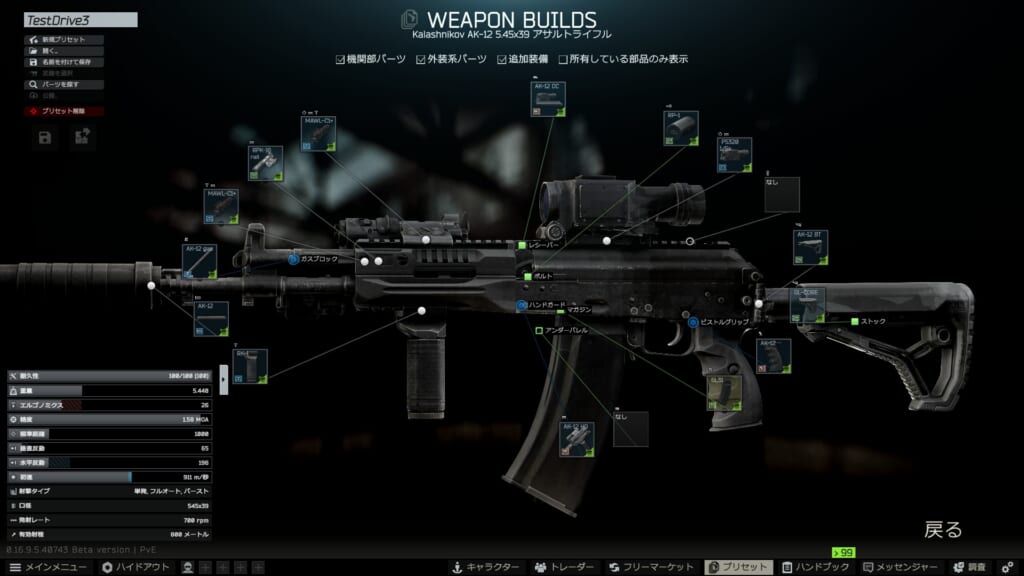Select the AK-12 dust cover part slot

[x=548, y=99]
